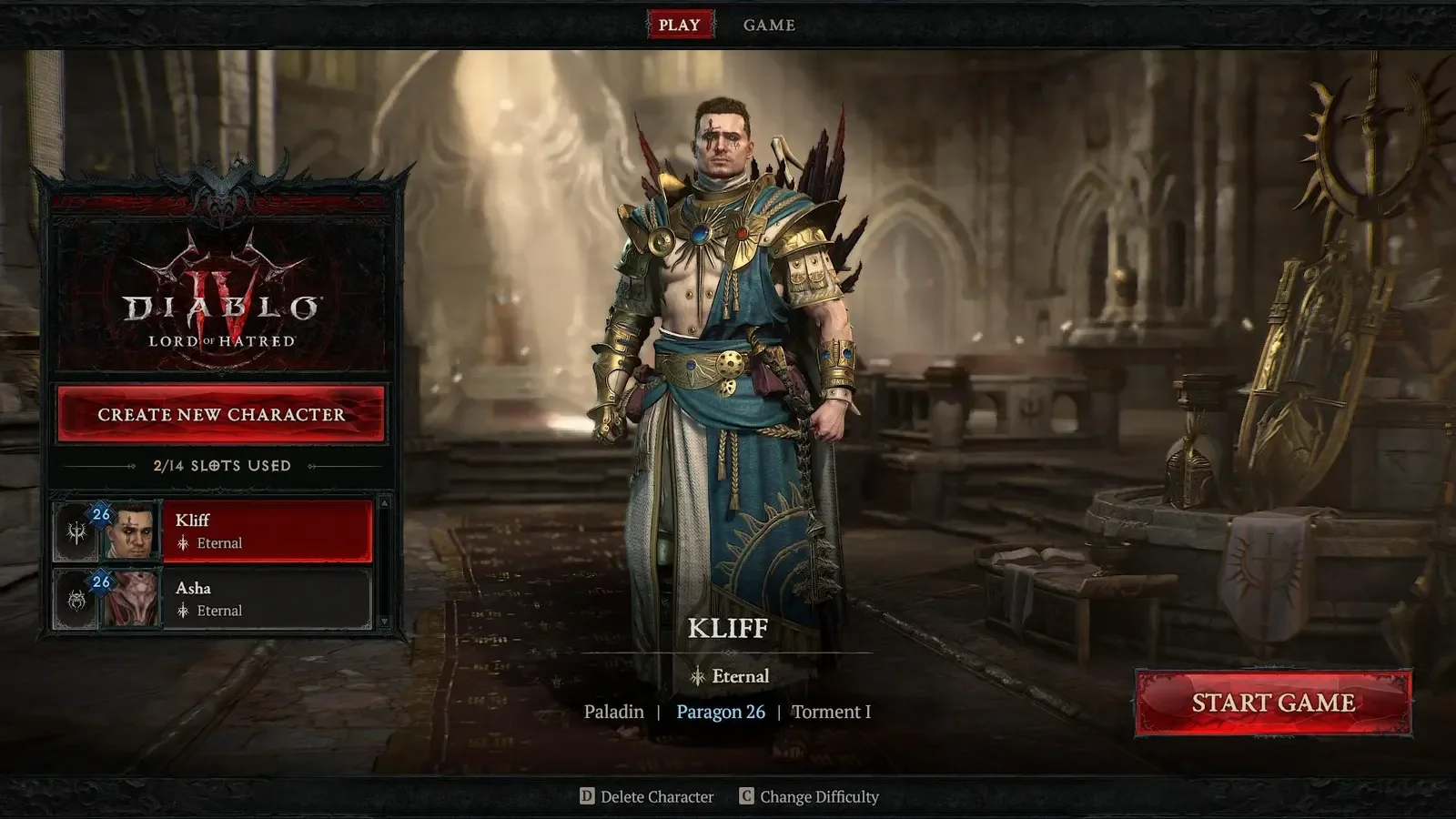Create a new character

pos(221,414)
